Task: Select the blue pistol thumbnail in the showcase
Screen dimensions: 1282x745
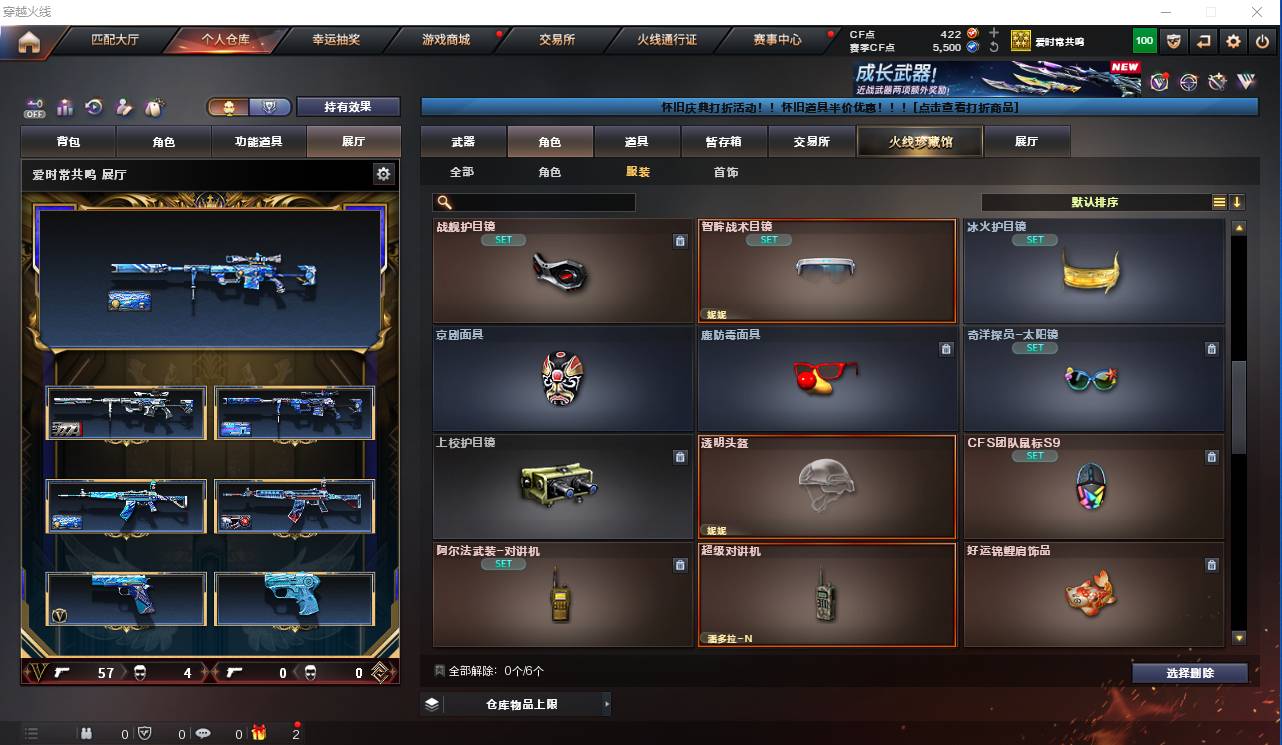Action: [295, 600]
